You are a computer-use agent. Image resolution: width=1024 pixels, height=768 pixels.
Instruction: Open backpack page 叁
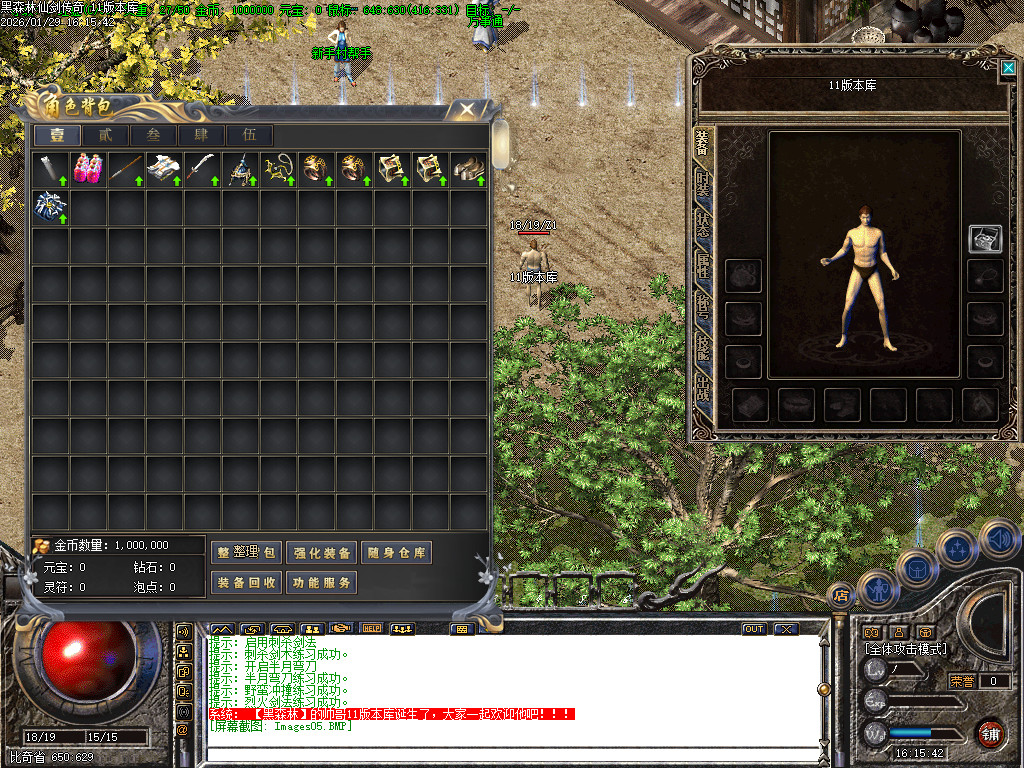(153, 136)
